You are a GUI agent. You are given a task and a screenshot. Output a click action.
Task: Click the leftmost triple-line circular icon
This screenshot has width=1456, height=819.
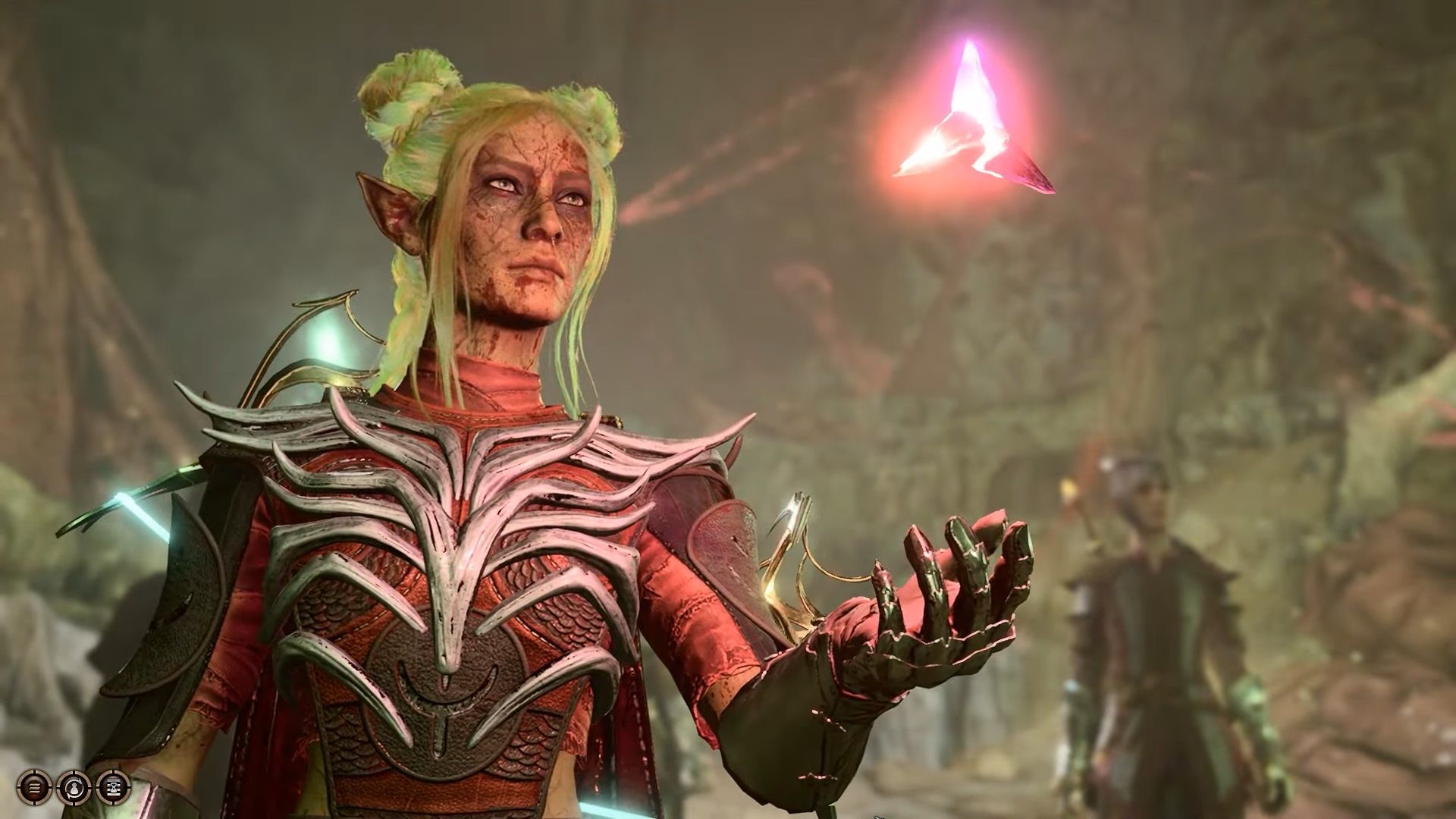click(x=33, y=787)
